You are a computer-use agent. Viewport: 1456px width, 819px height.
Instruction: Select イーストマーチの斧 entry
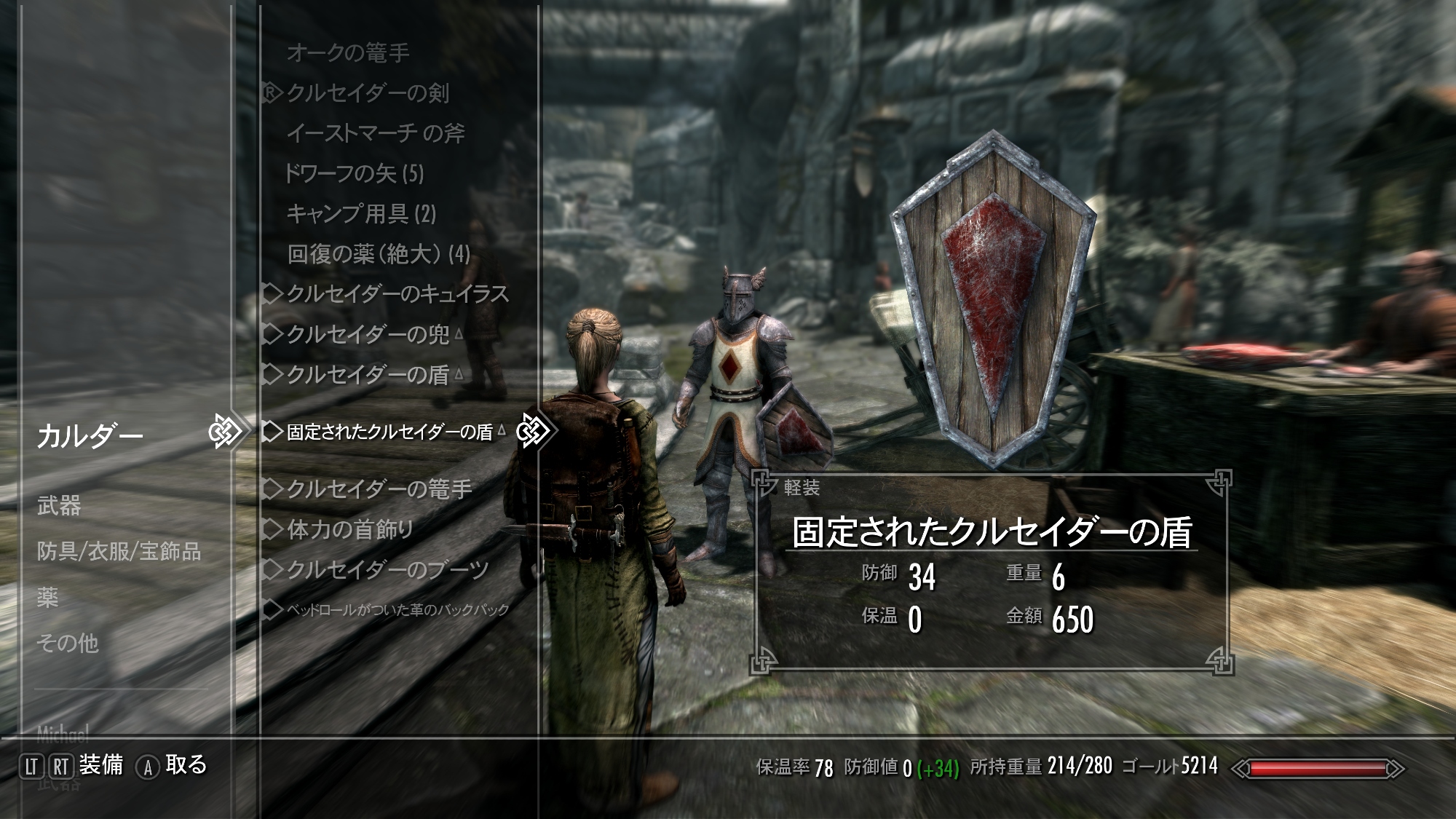pos(375,133)
